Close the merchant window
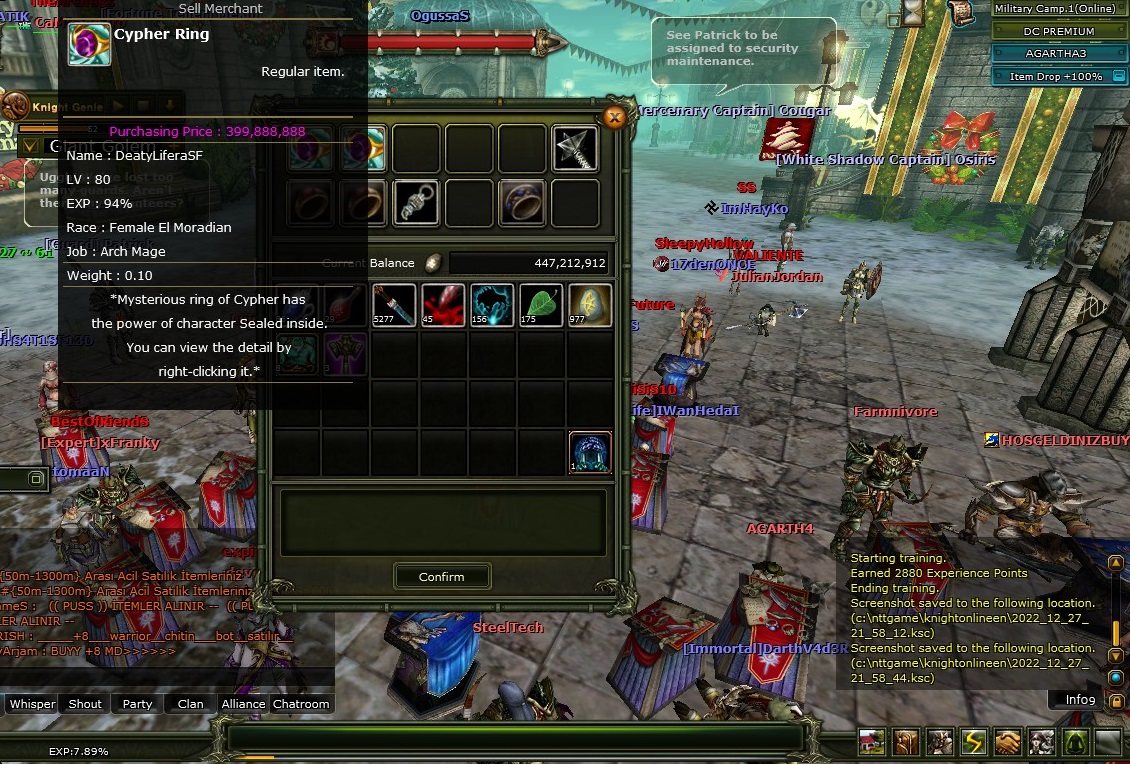This screenshot has width=1130, height=764. (x=615, y=118)
